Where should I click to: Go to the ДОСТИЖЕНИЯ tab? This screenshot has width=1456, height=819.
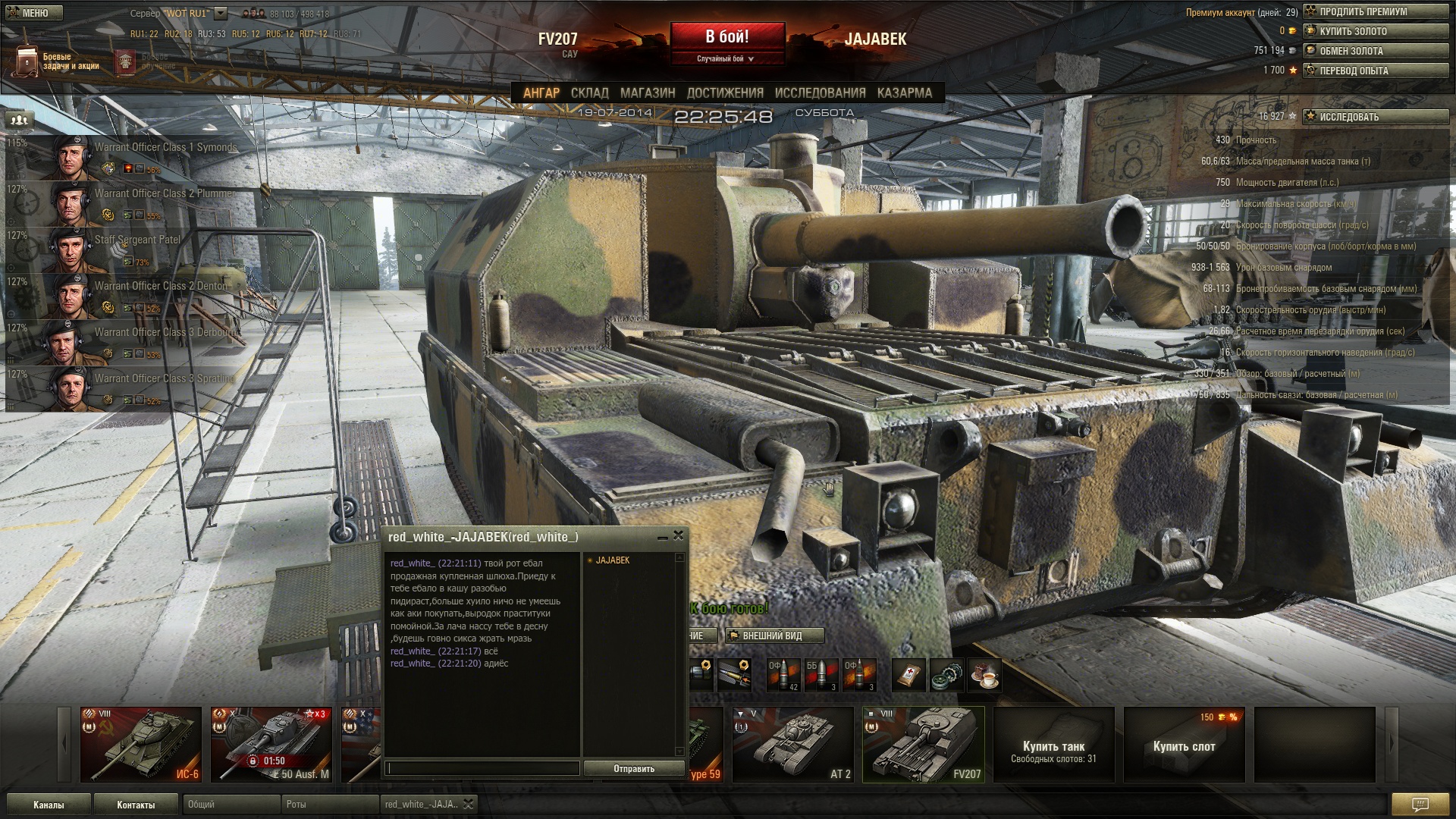click(724, 93)
